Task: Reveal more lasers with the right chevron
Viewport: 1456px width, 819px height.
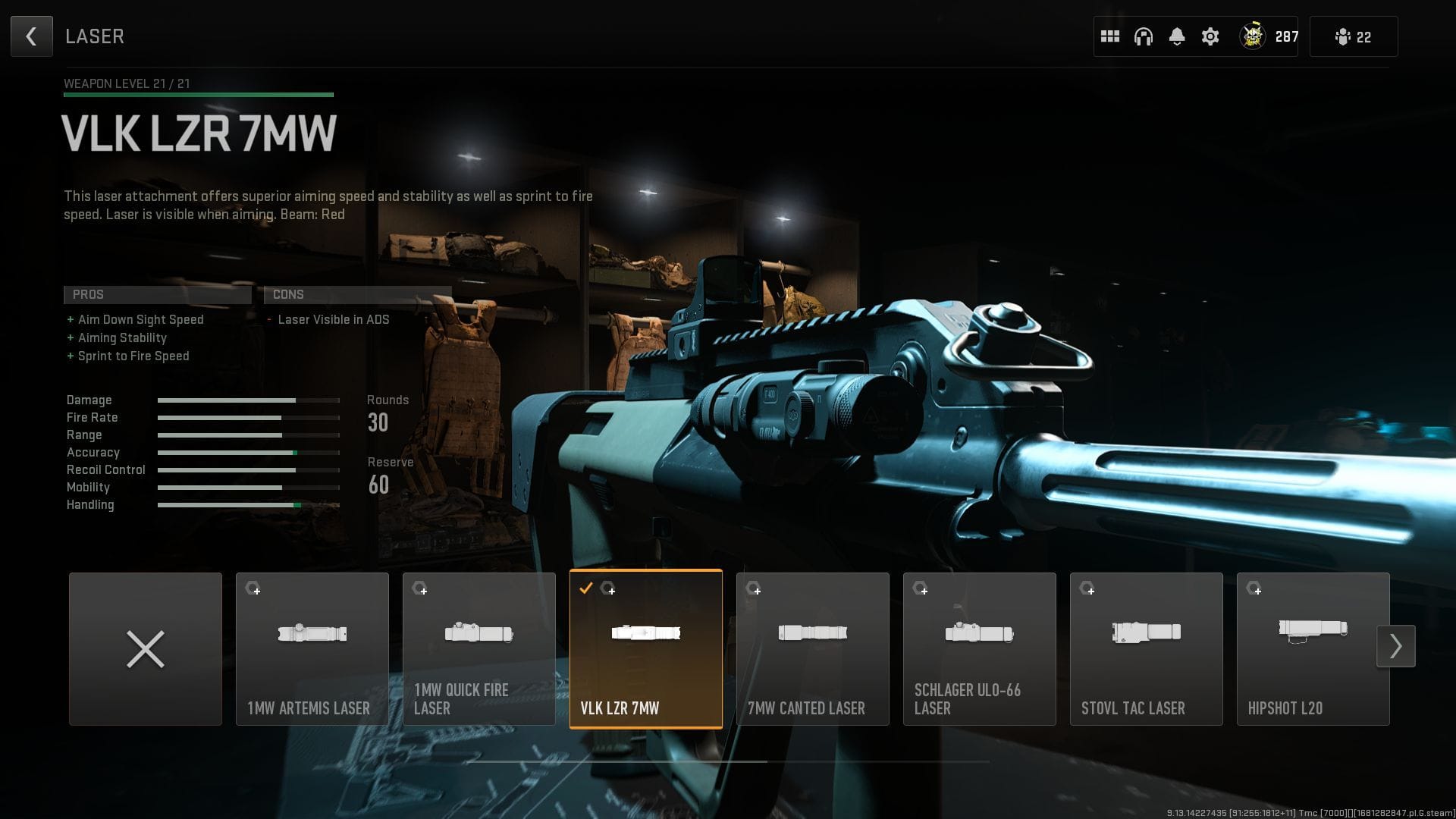Action: tap(1396, 645)
